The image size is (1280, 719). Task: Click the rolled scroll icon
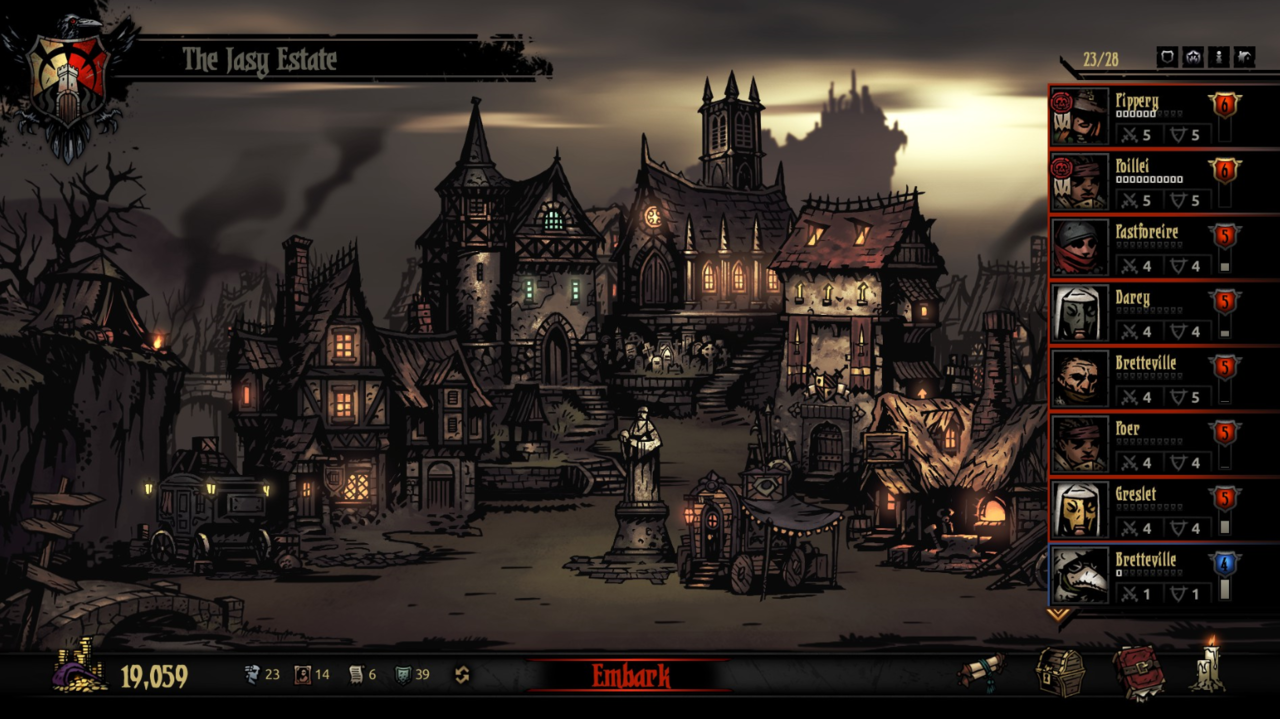tap(982, 672)
